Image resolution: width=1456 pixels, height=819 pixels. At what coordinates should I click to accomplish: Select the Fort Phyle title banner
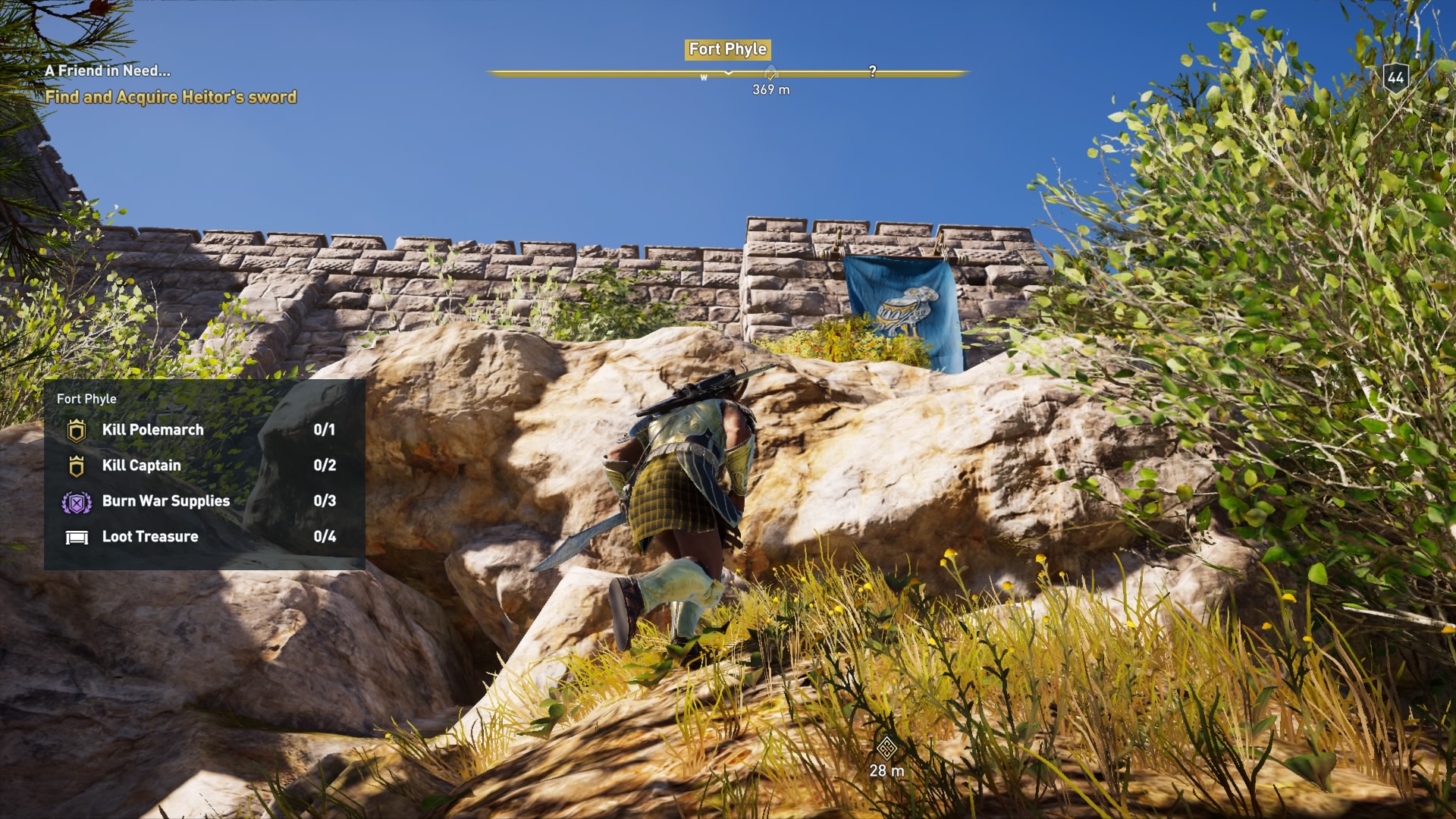tap(726, 49)
